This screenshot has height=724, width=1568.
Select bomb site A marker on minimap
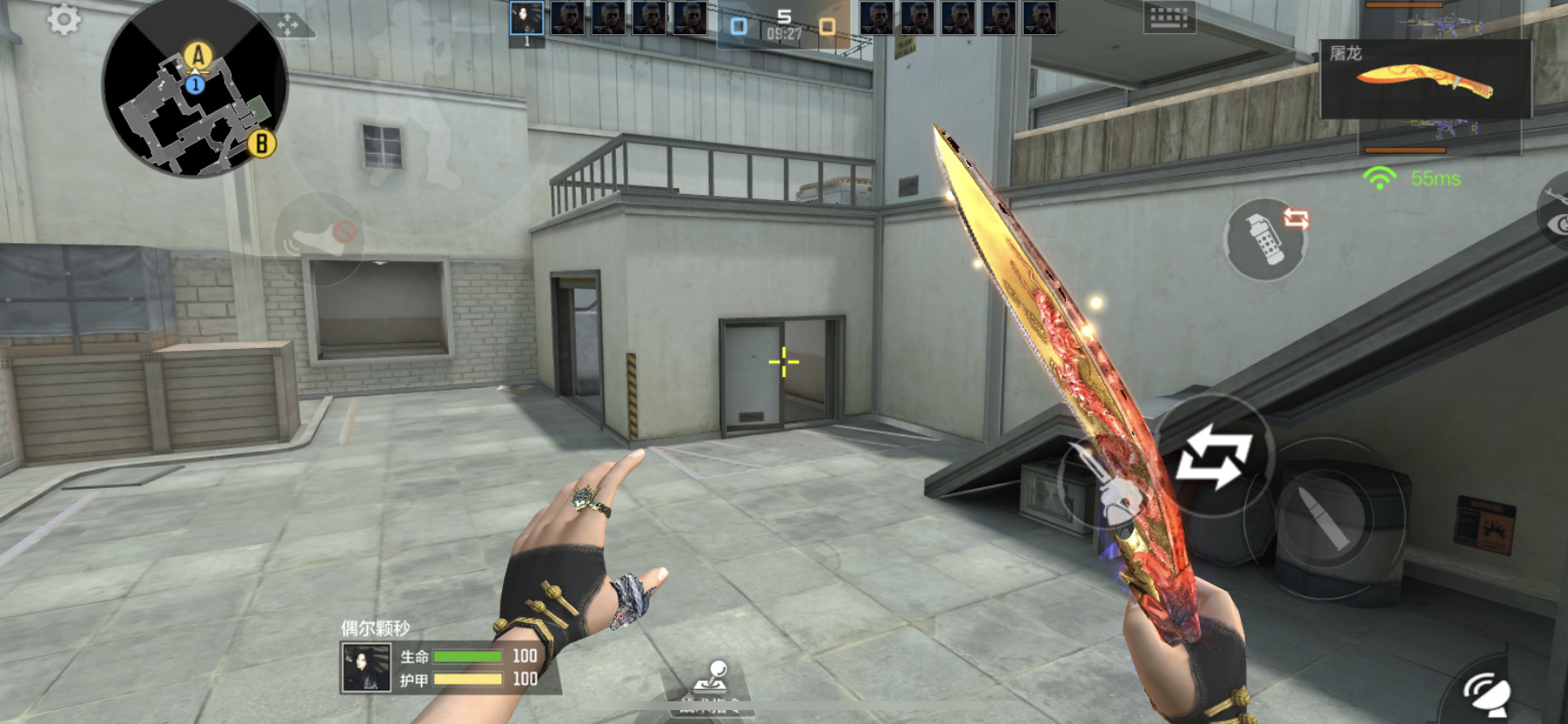199,57
